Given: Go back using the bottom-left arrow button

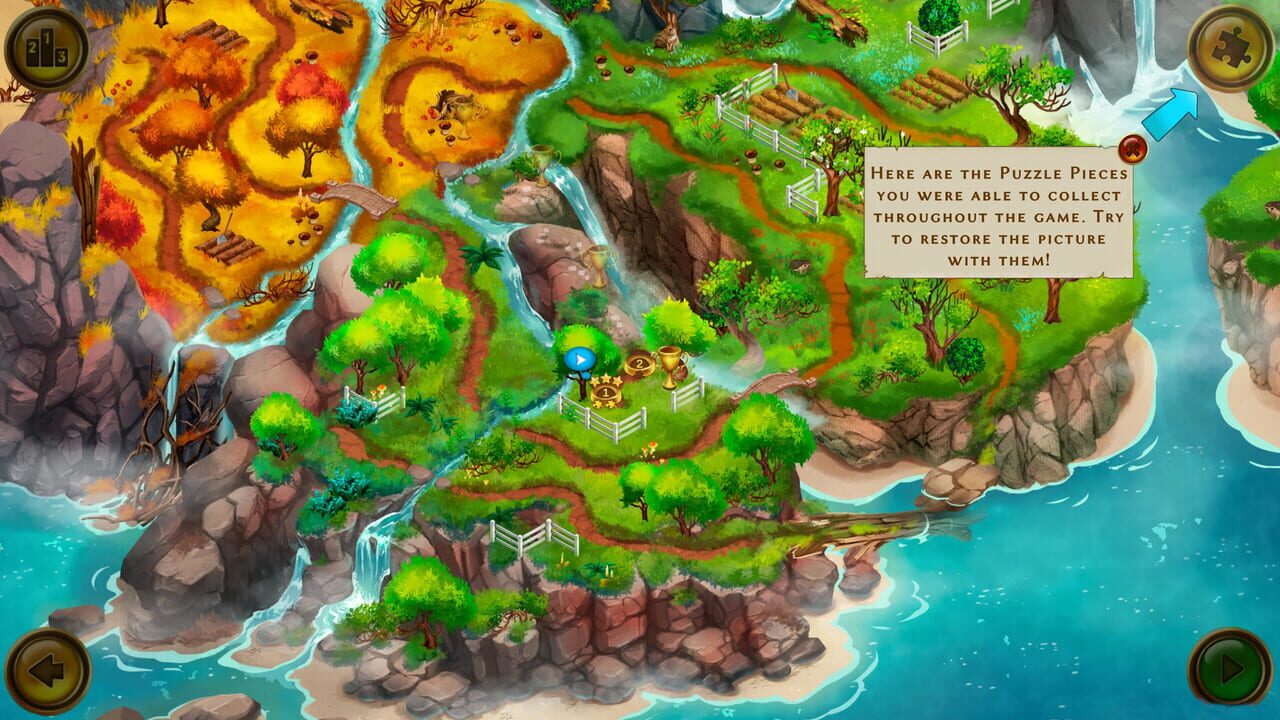Looking at the screenshot, I should coord(48,672).
